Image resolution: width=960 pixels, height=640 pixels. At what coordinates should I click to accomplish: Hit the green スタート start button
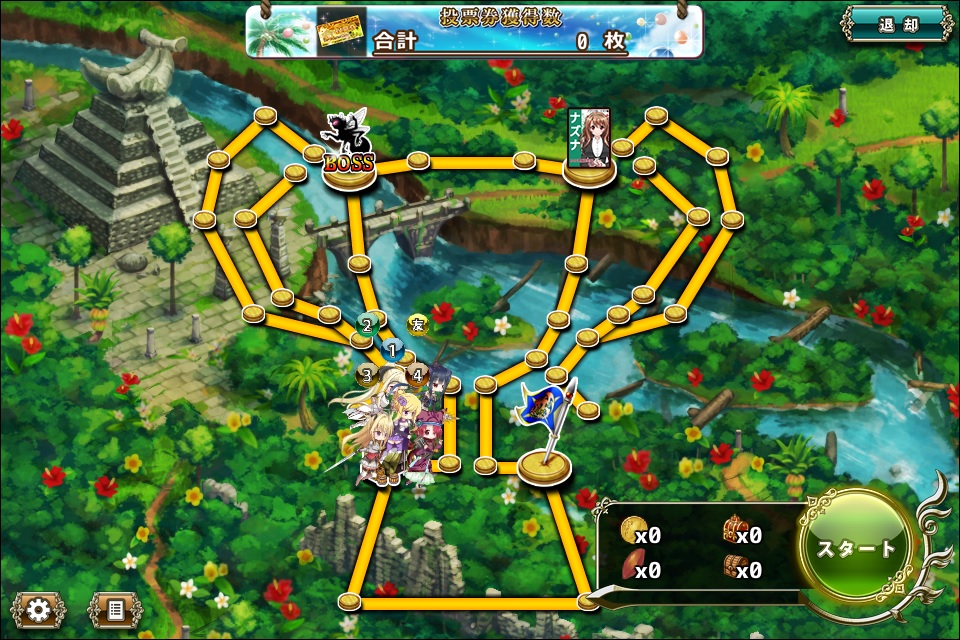[856, 548]
